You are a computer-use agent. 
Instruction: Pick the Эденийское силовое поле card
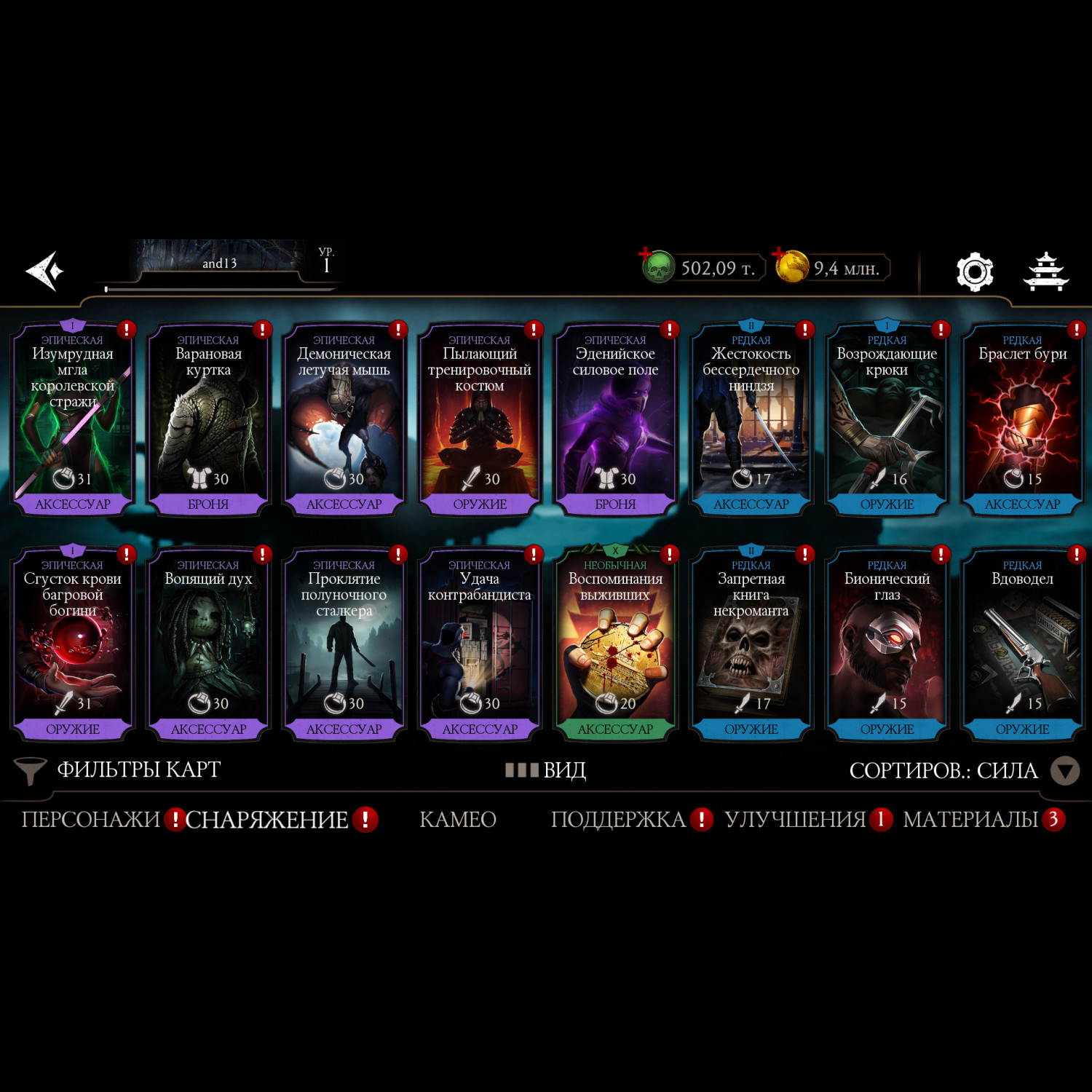point(615,419)
